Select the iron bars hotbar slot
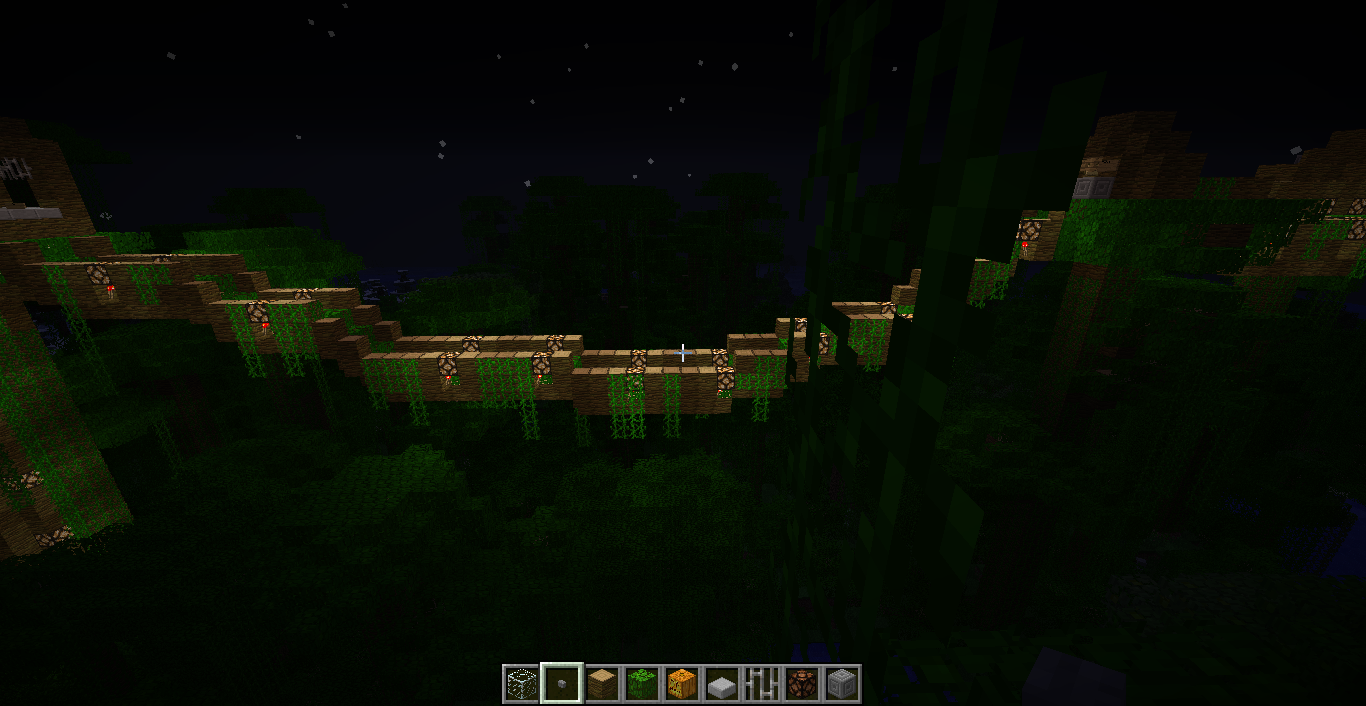The height and width of the screenshot is (706, 1366). (761, 684)
